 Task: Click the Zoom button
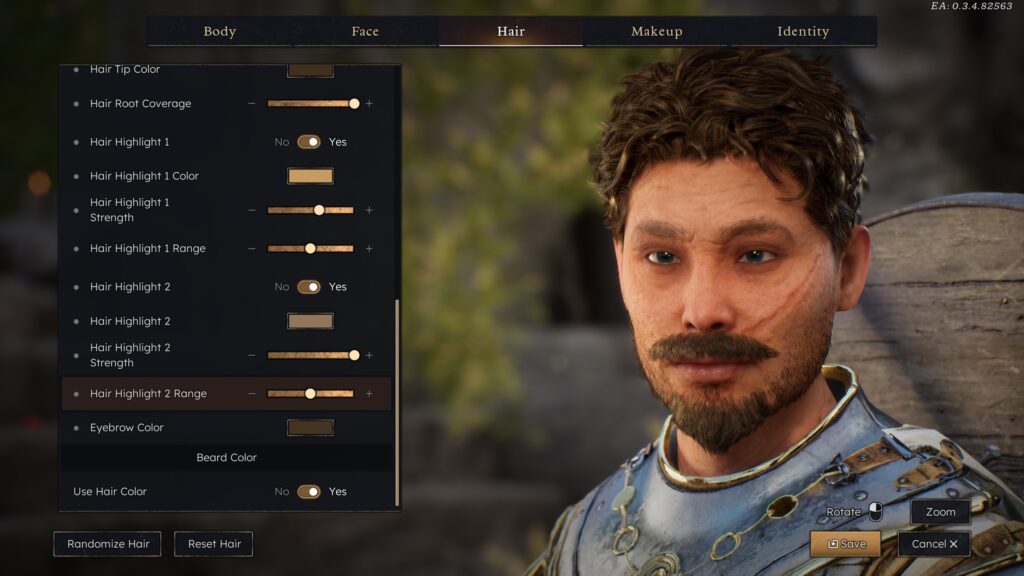(940, 512)
